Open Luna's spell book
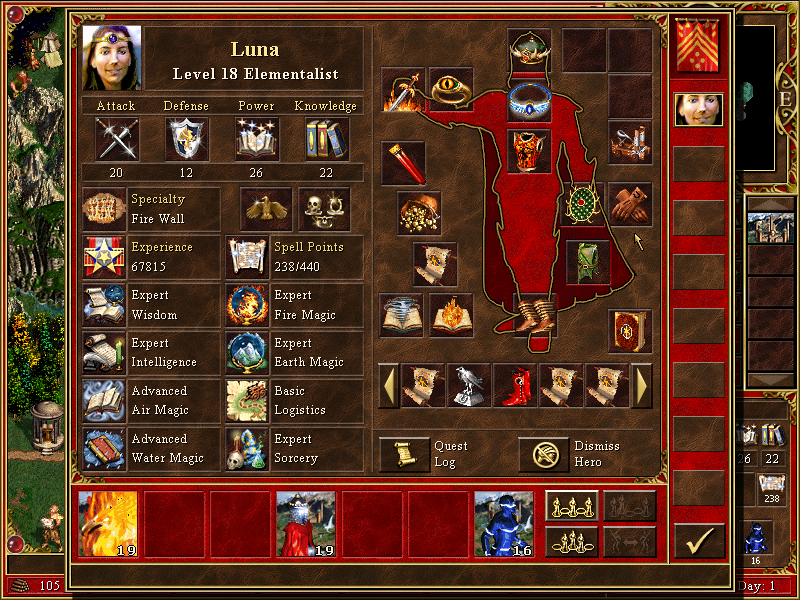The width and height of the screenshot is (801, 601). pyautogui.click(x=629, y=331)
